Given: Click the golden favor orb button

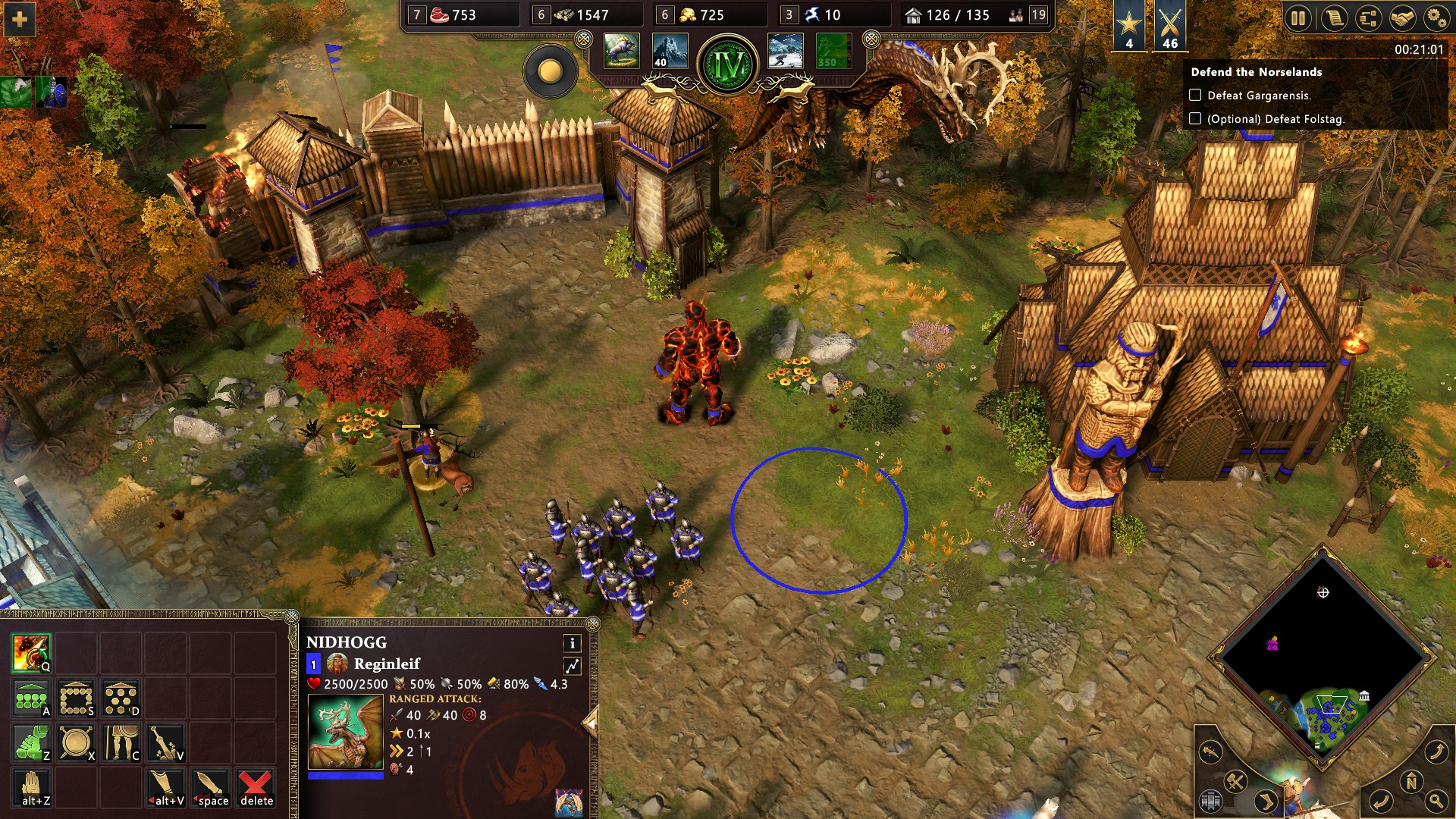Looking at the screenshot, I should pos(550,71).
